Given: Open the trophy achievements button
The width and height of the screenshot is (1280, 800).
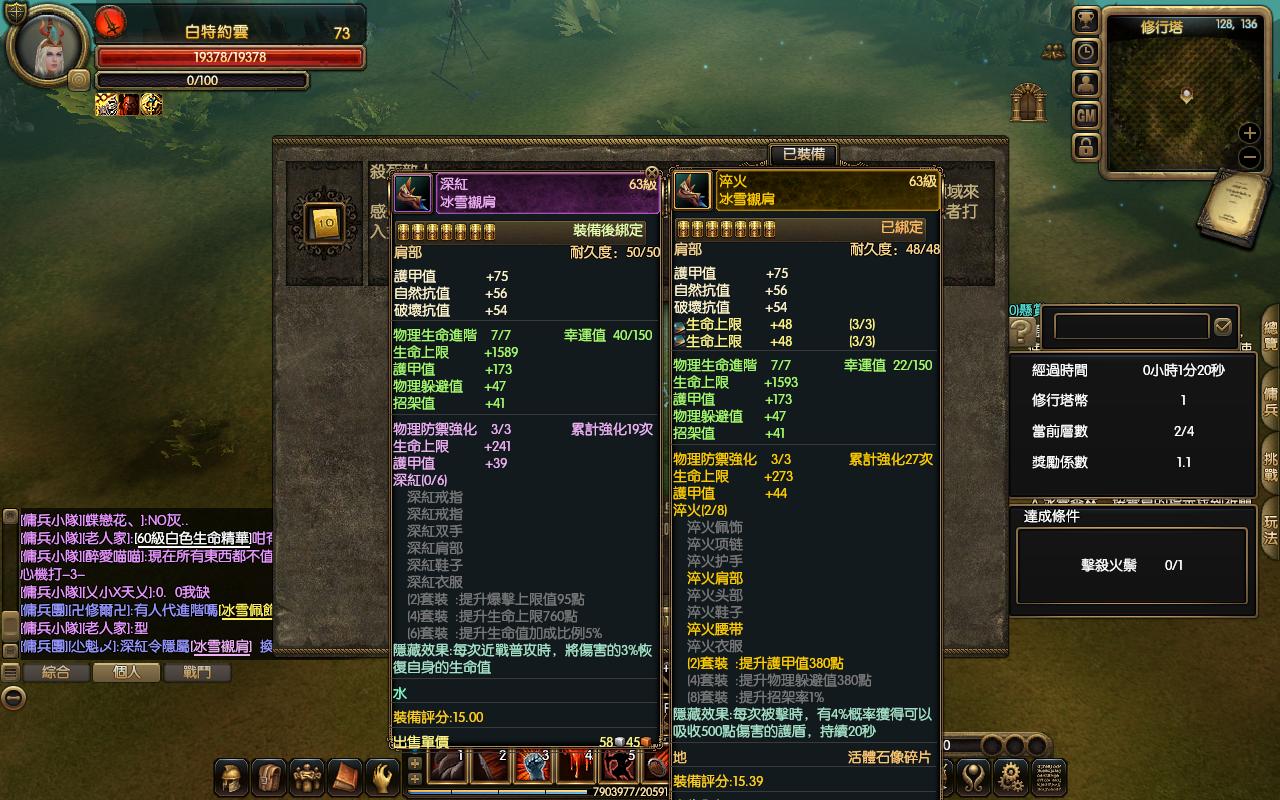Looking at the screenshot, I should [x=1086, y=20].
